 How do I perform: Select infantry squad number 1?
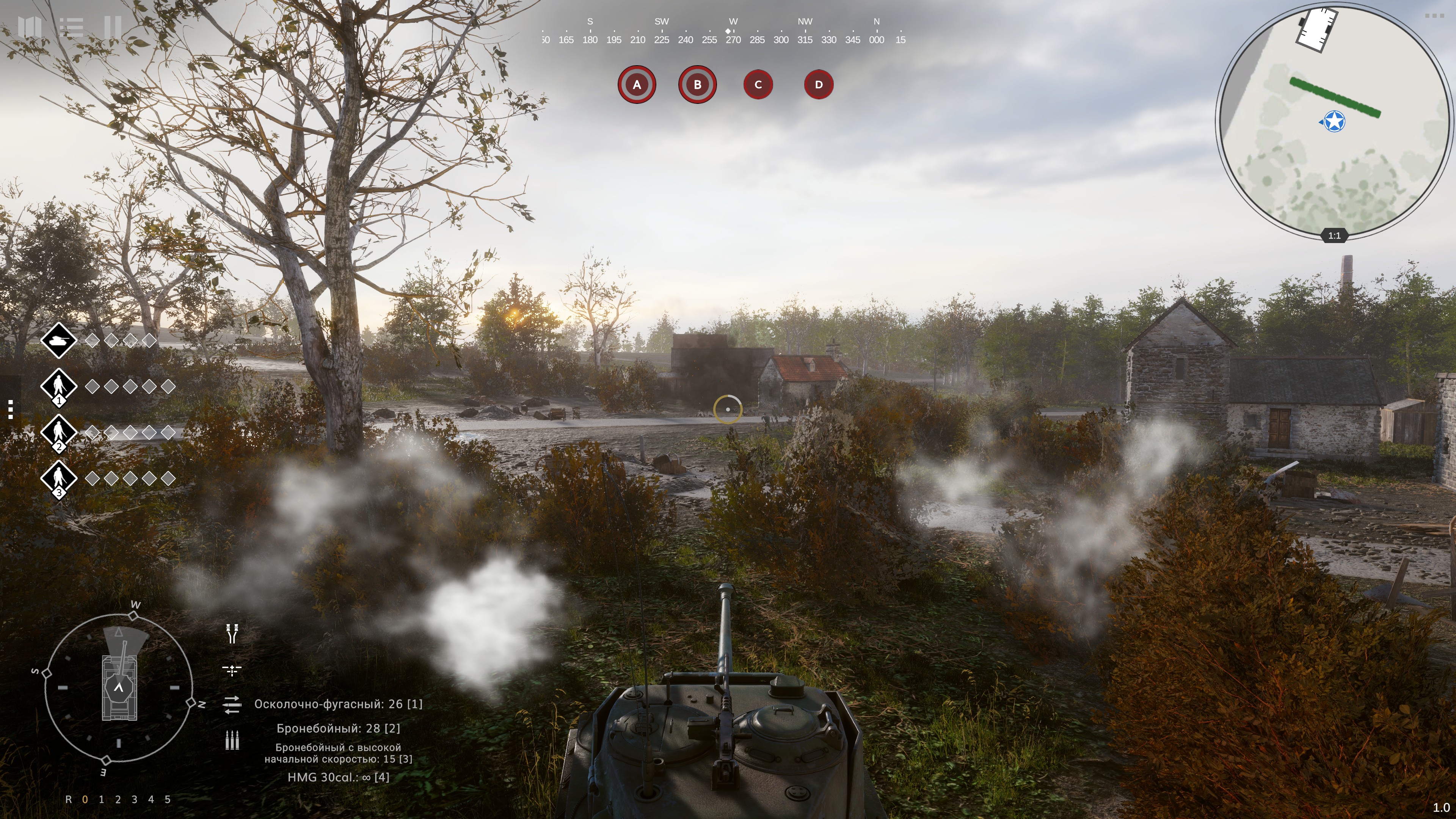[59, 387]
